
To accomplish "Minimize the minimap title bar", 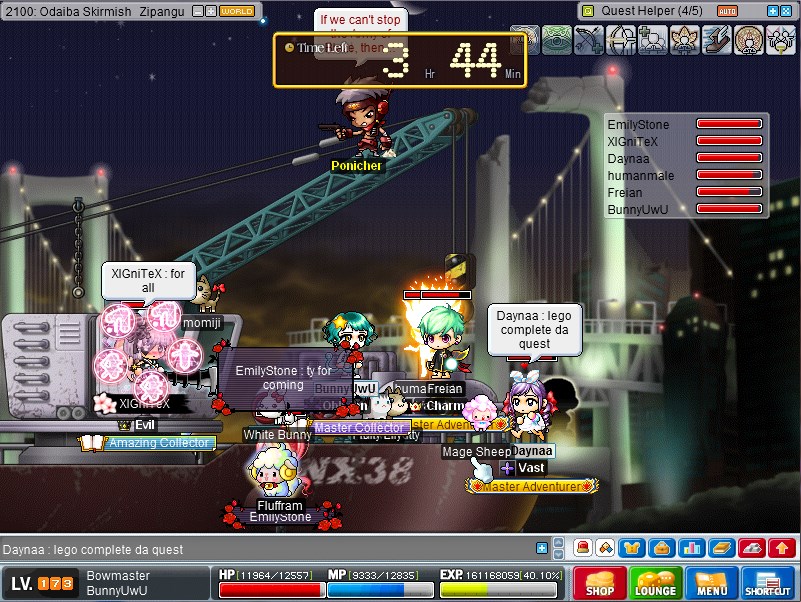I will click(196, 11).
